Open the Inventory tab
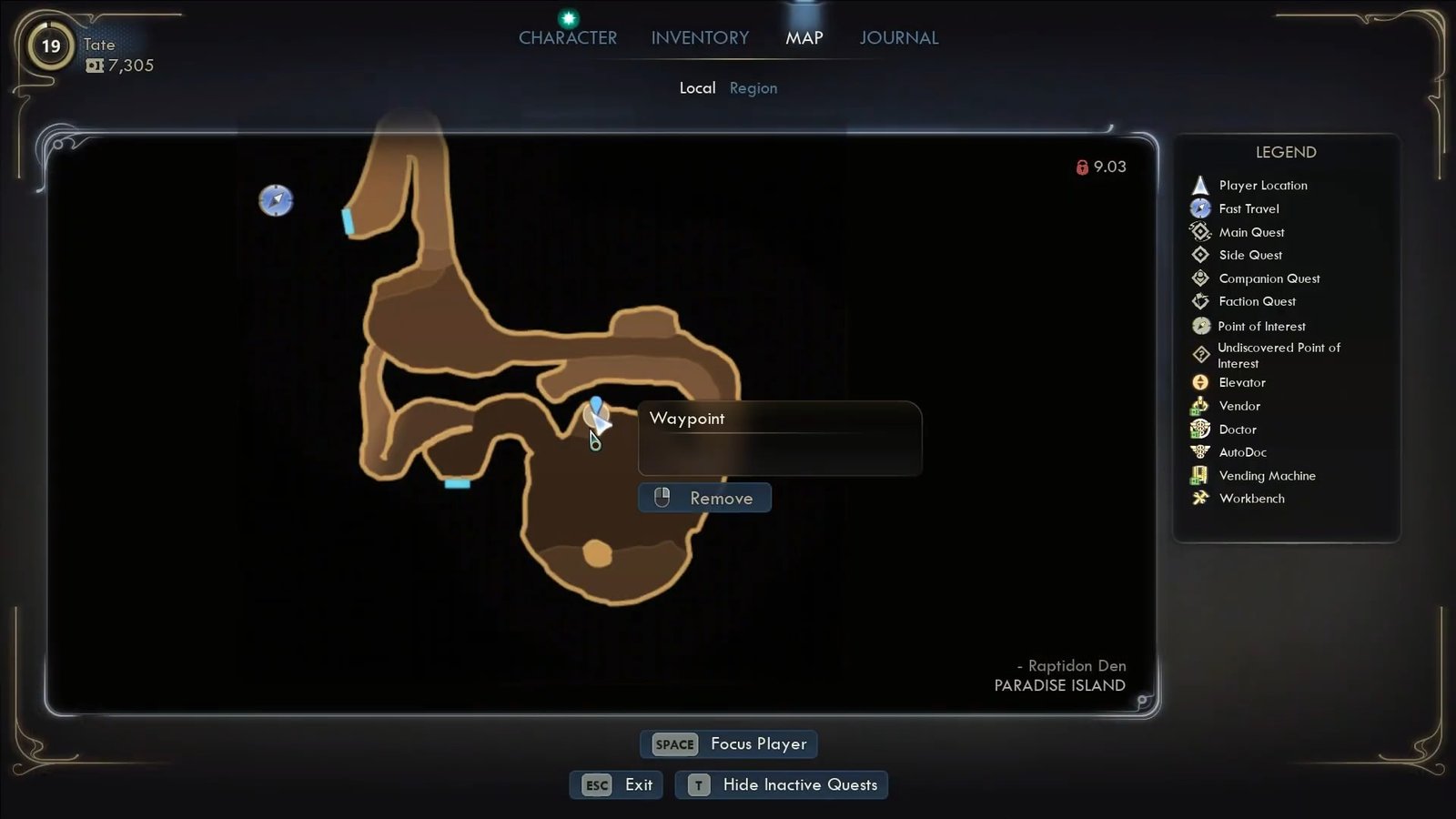 click(700, 38)
